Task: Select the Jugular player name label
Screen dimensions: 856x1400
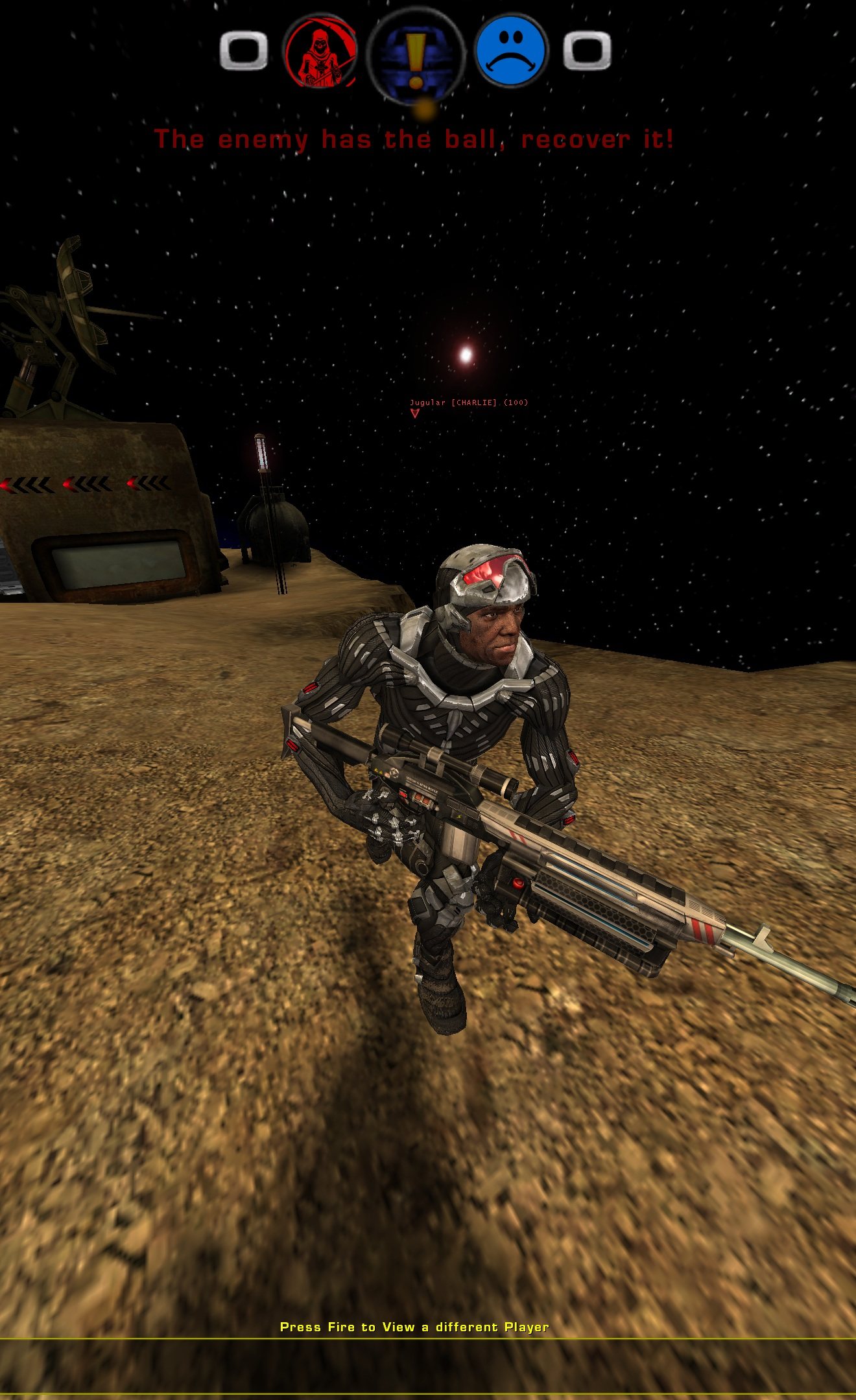Action: coord(427,402)
